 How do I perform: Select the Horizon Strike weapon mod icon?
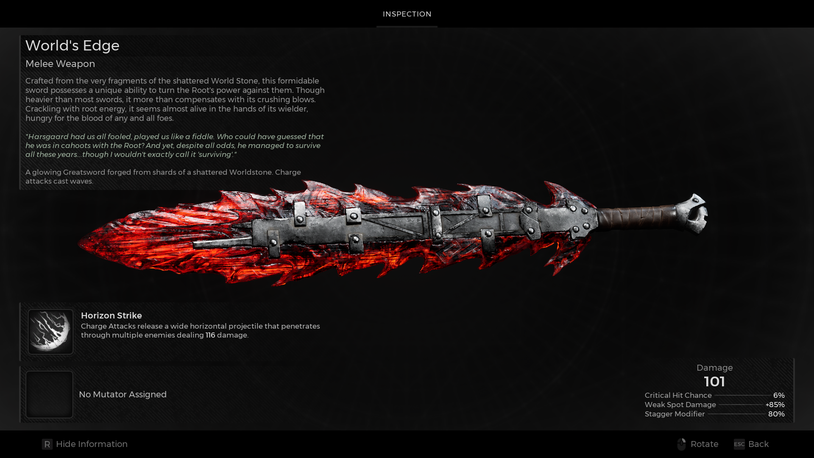tap(49, 331)
